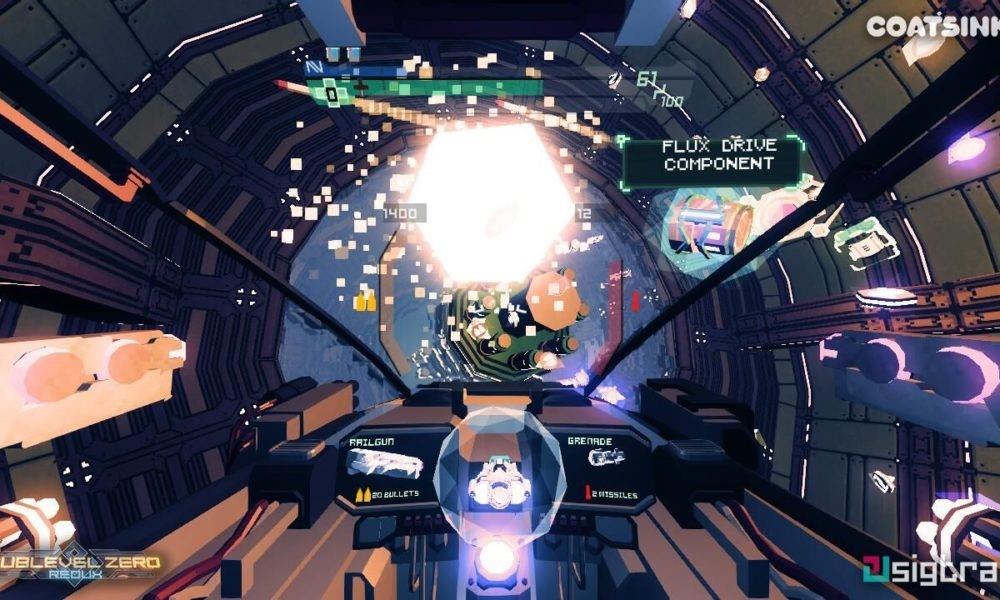Screen dimensions: 1000x600
Task: Click the Sublevel Zero Redux logo
Action: 82,566
